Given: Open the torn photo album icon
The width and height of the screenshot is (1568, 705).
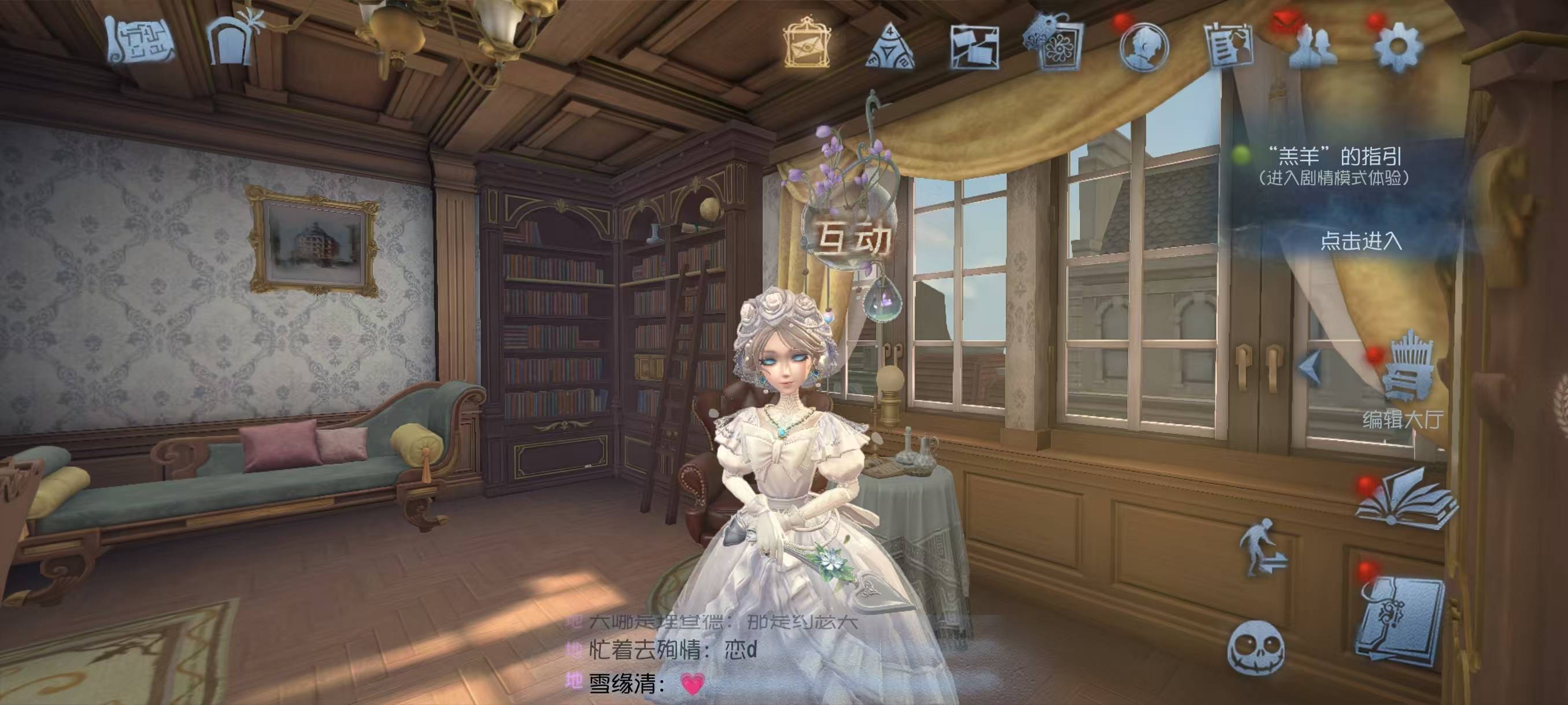Looking at the screenshot, I should [975, 46].
